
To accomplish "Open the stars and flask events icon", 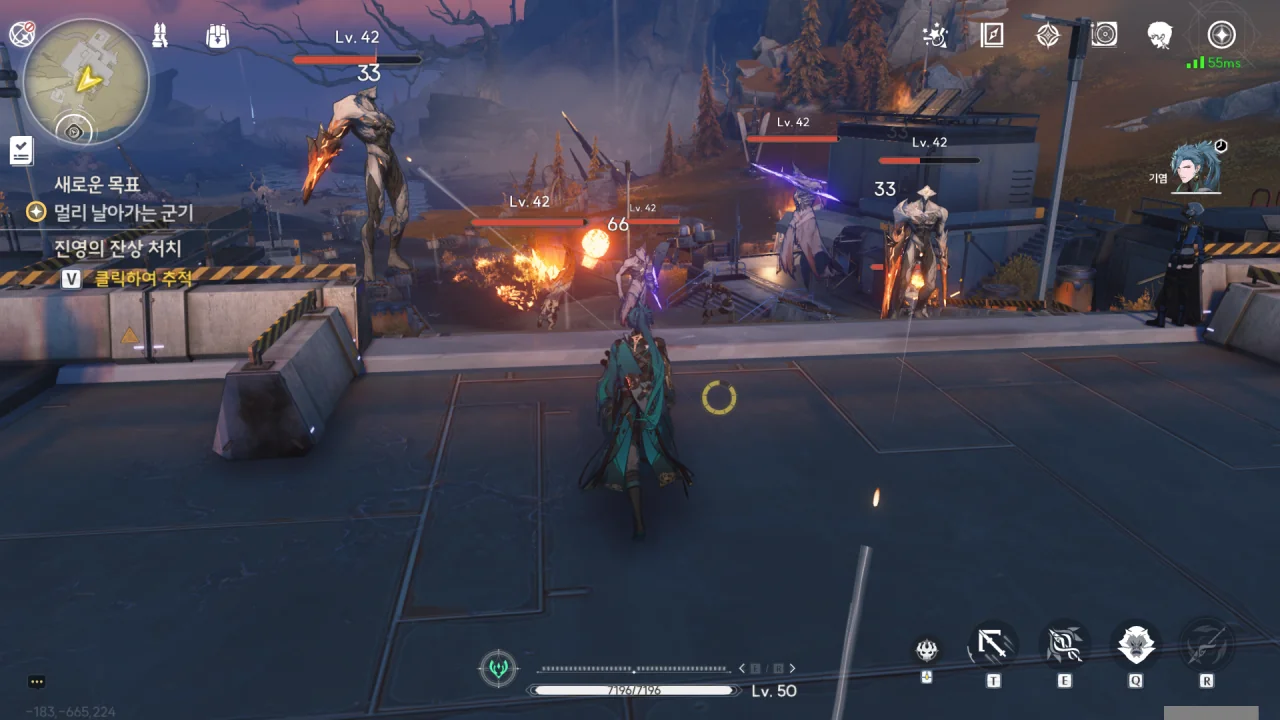I will 936,36.
